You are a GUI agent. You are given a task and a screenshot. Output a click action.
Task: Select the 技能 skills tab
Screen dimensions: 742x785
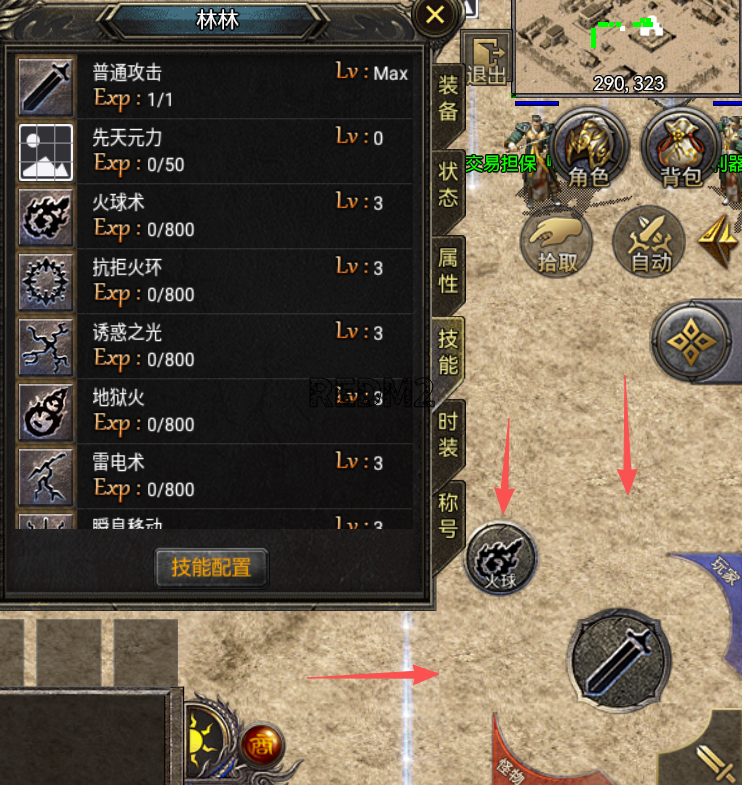tap(448, 352)
